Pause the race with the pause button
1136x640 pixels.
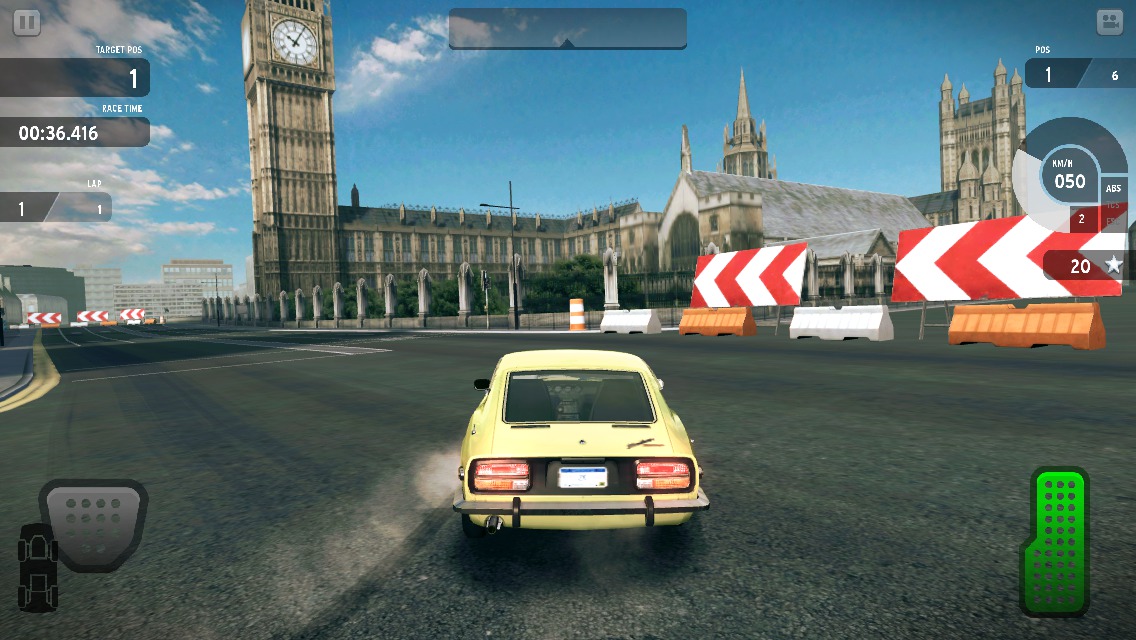tap(27, 22)
